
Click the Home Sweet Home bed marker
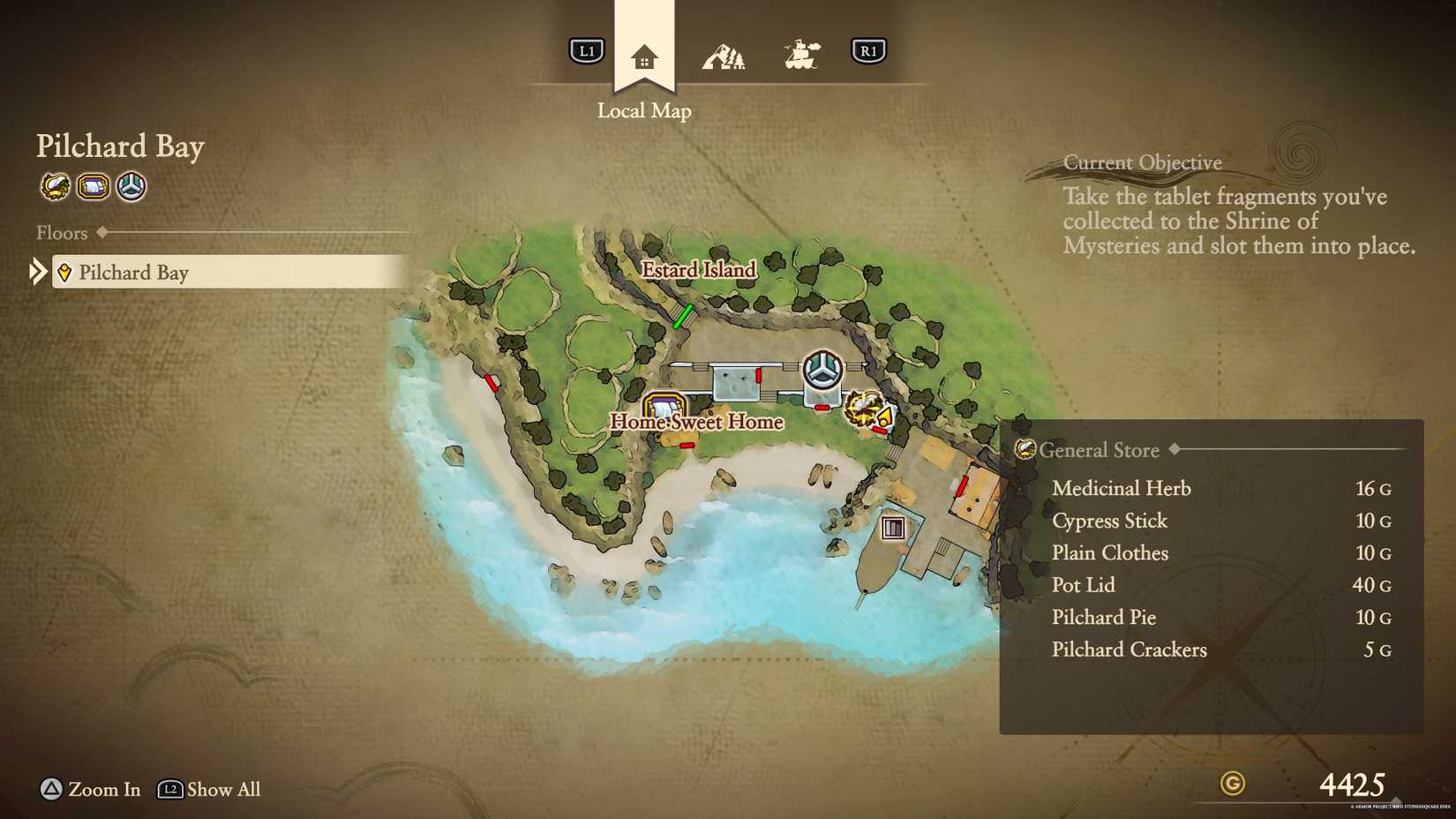[664, 408]
